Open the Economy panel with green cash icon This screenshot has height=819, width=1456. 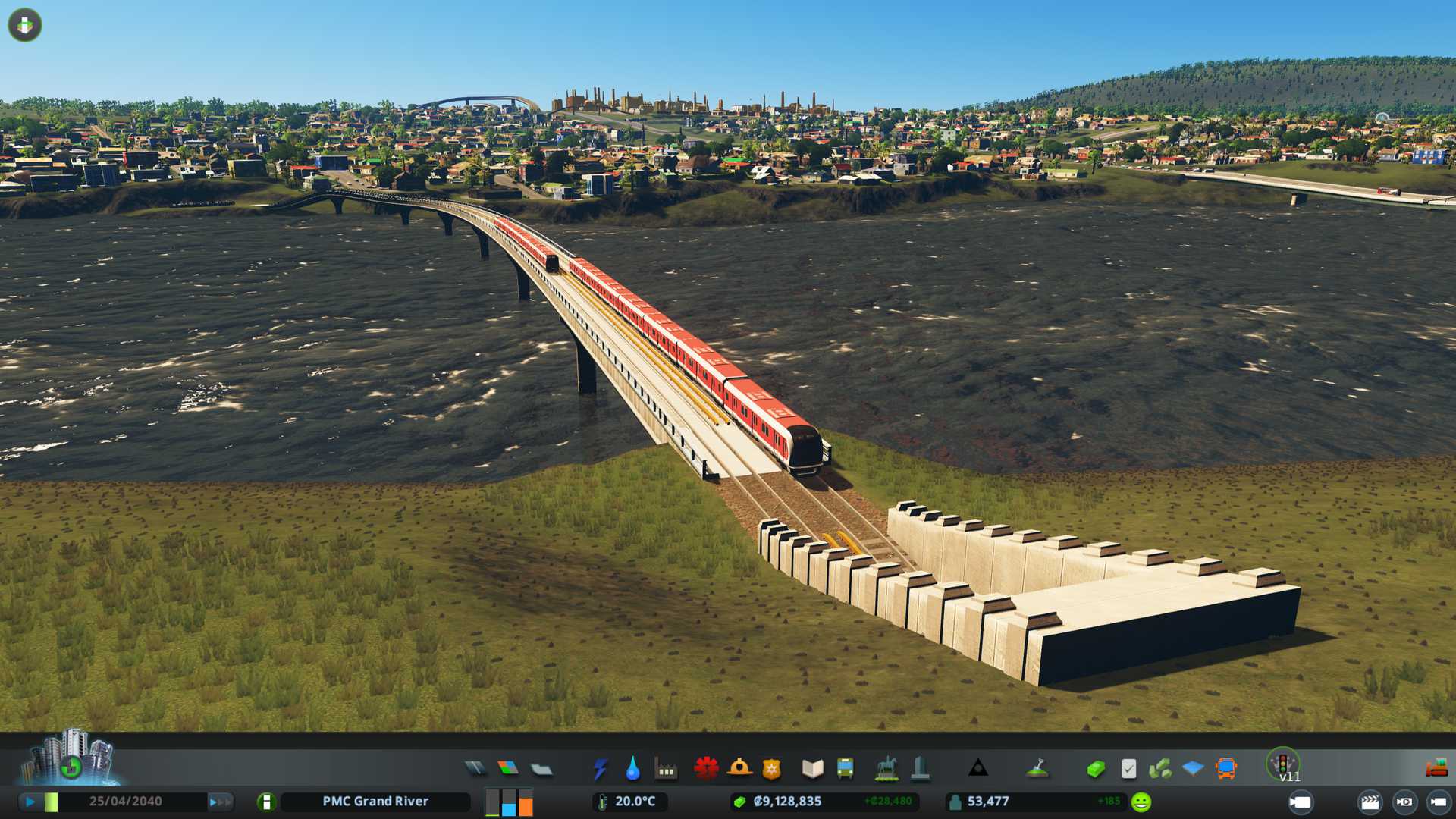point(1095,769)
